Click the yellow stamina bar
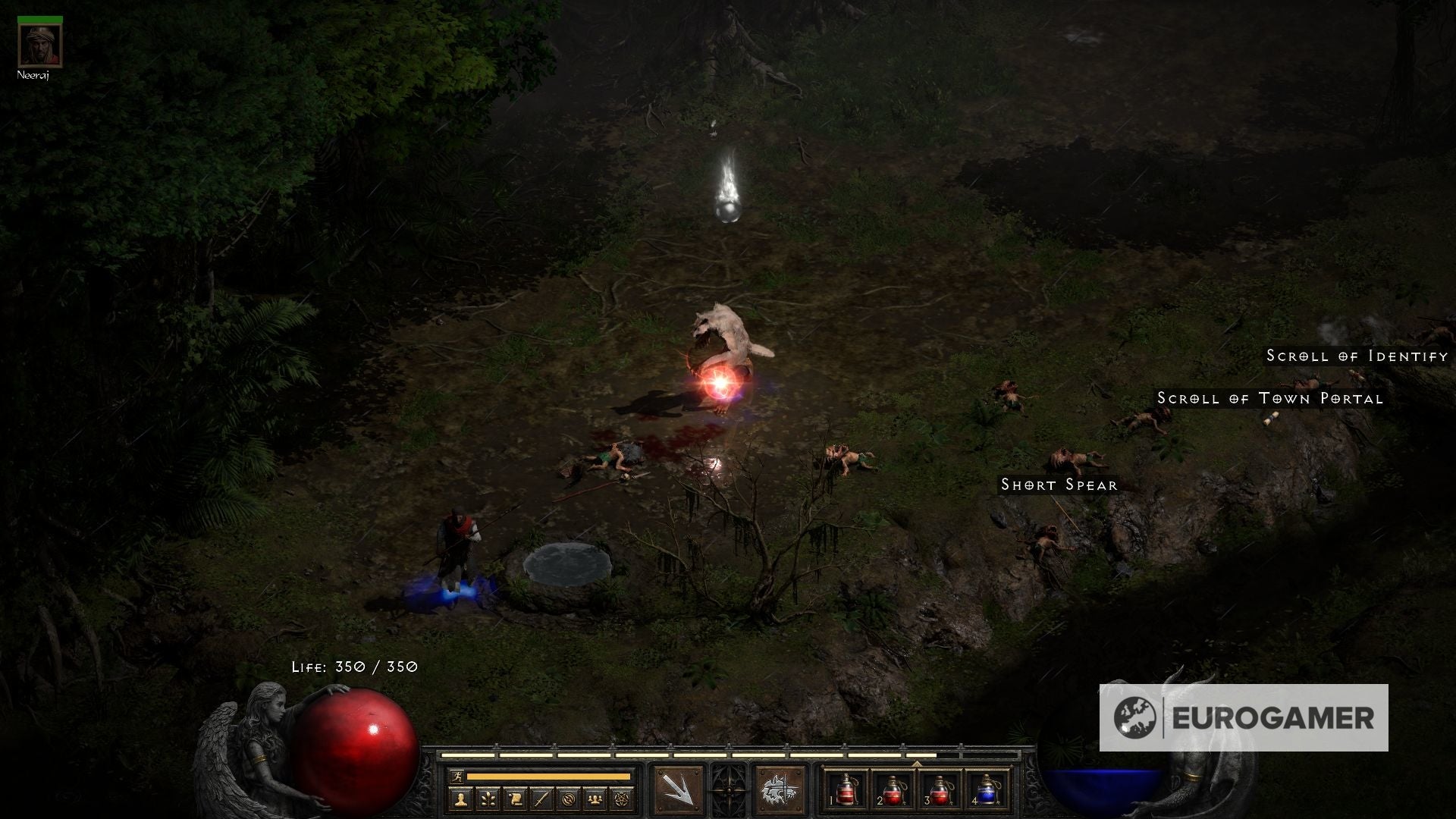1456x819 pixels. tap(546, 776)
